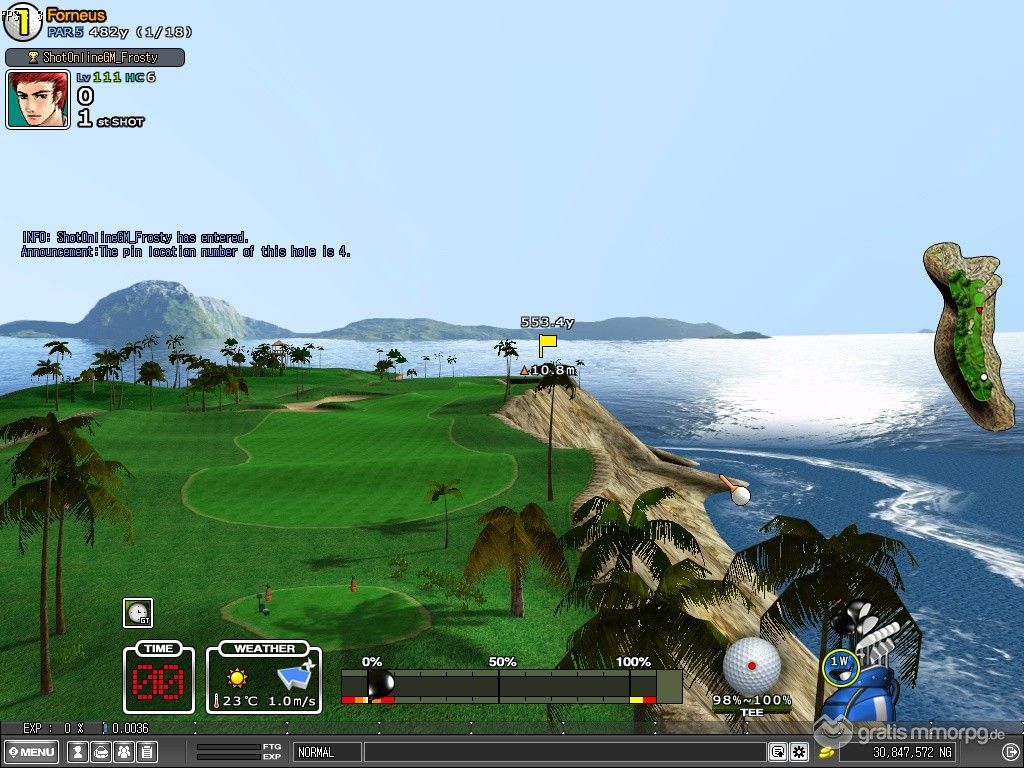Open the clipboard list icon in the toolbar
Screen dimensions: 1024x768
point(147,752)
